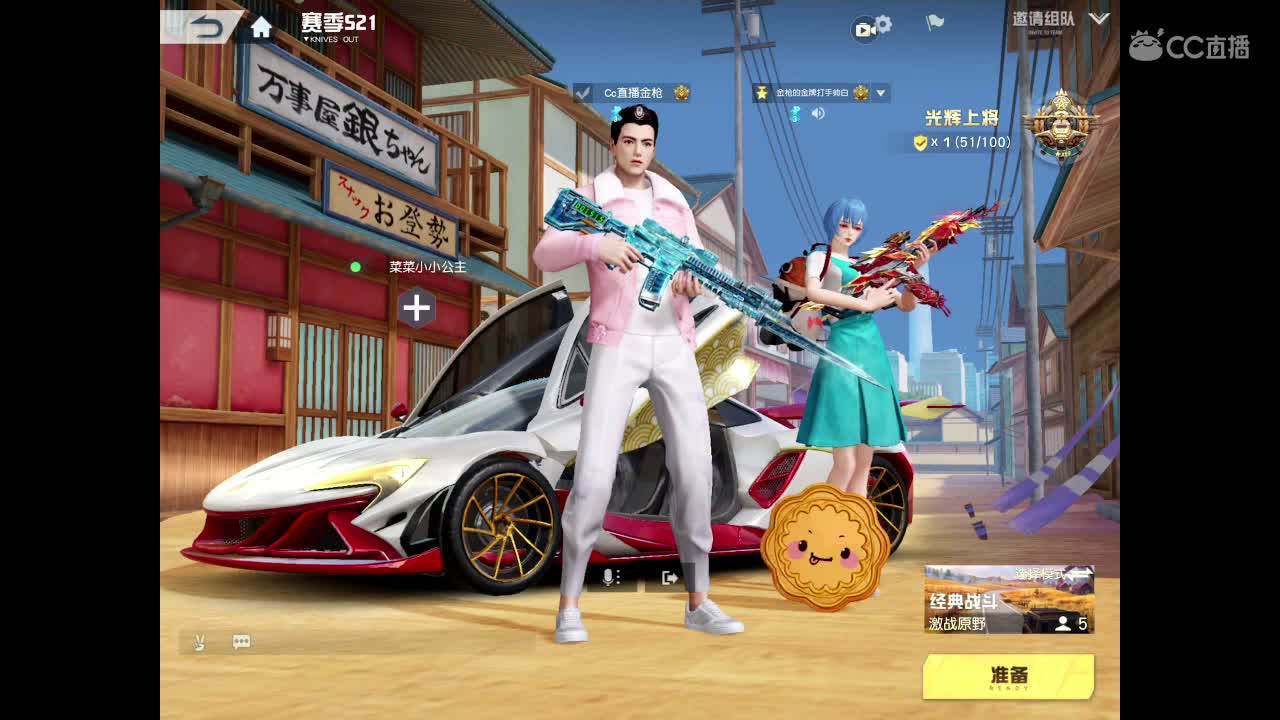Tap the home icon in the top bar
This screenshot has height=720, width=1280.
262,27
